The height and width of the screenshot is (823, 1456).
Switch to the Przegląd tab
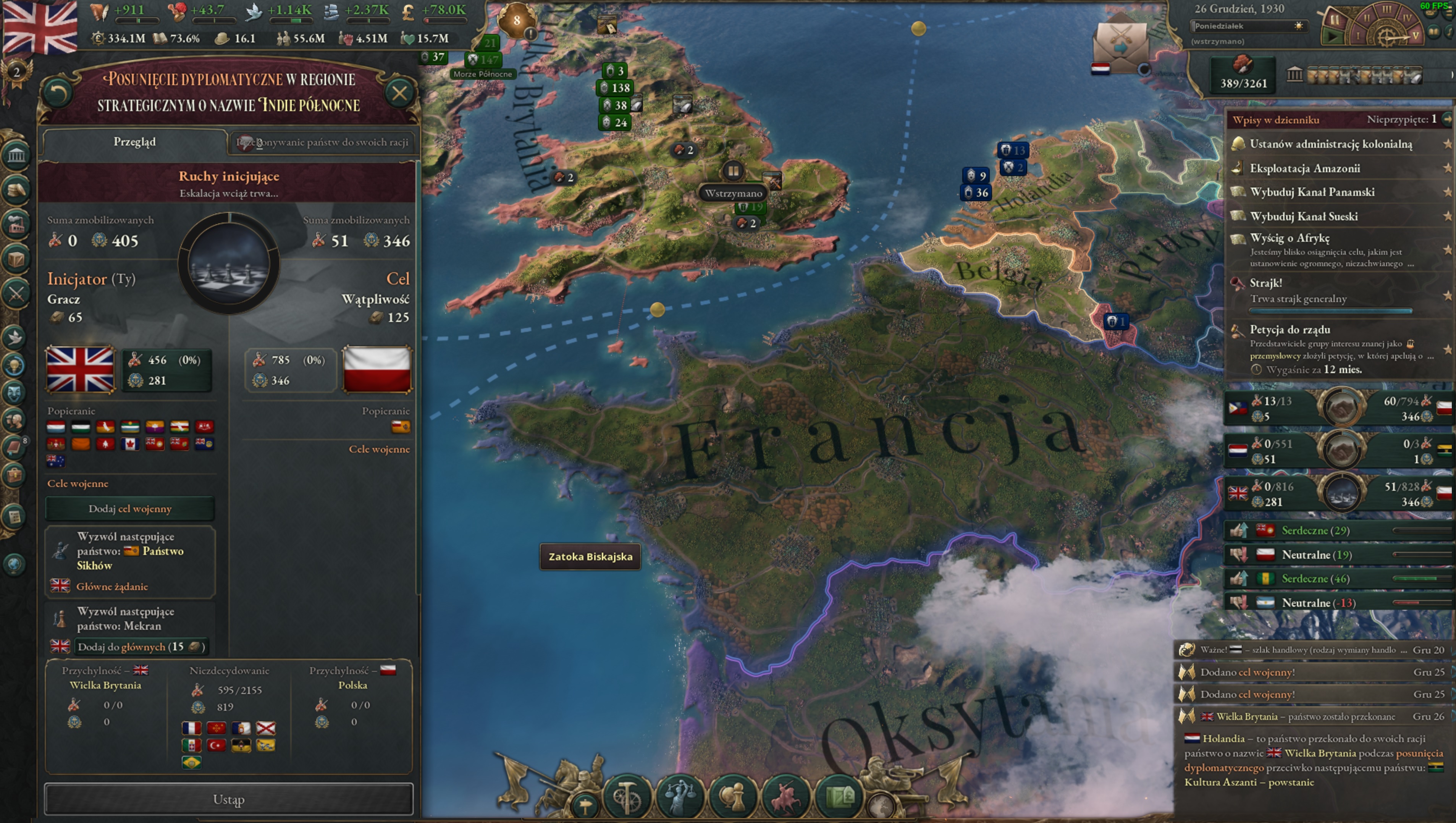[133, 141]
